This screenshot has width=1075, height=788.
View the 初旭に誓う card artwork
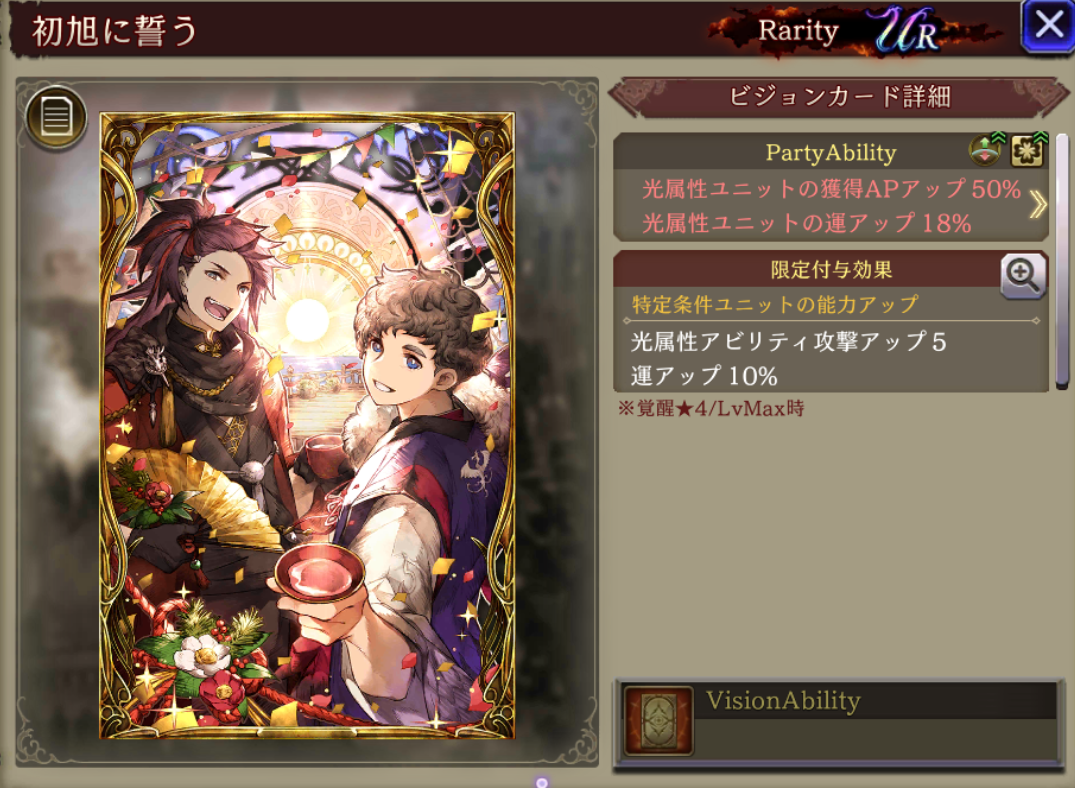(307, 425)
